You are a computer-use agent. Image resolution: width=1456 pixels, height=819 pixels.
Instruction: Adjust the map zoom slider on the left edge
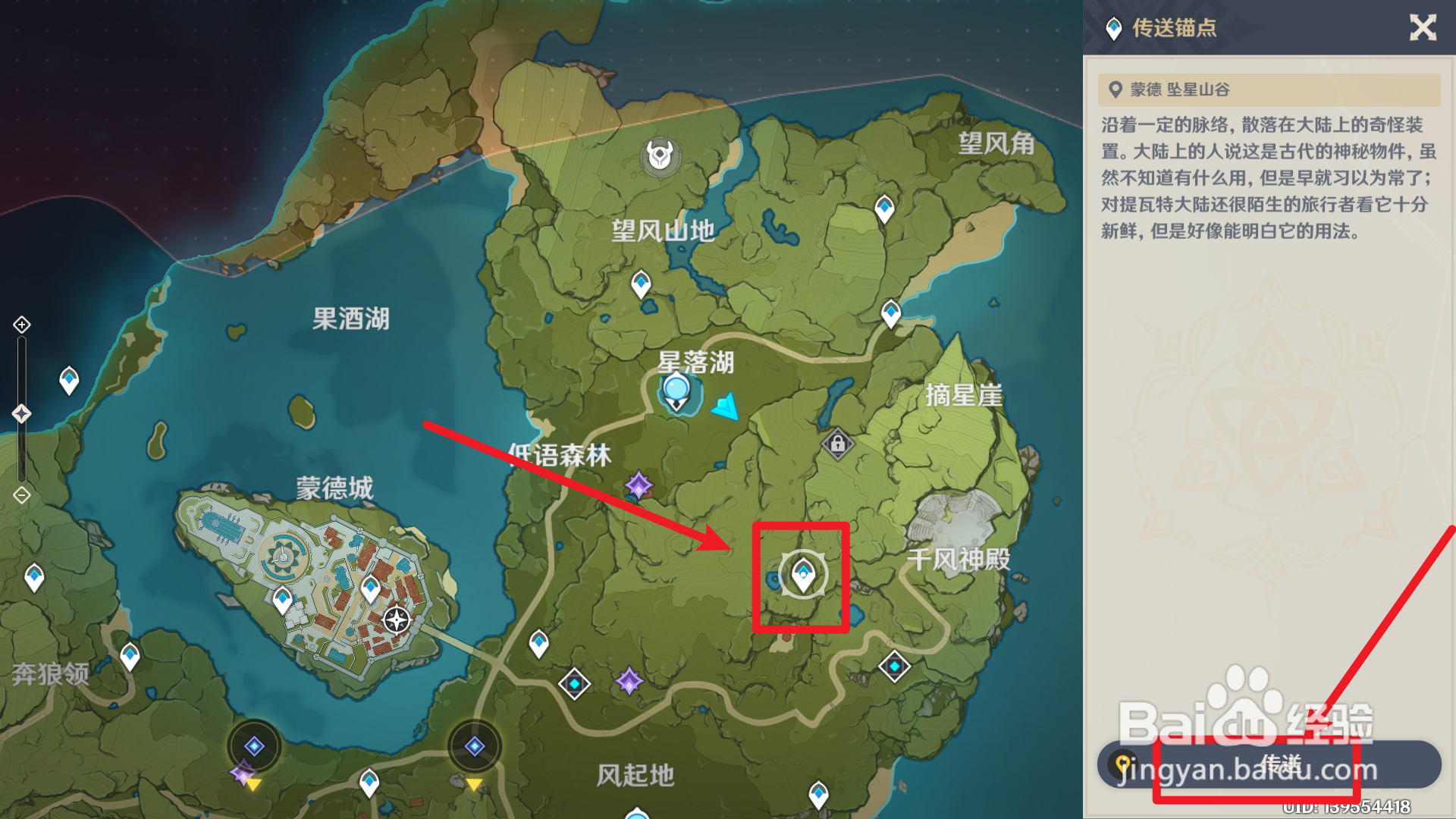point(20,413)
